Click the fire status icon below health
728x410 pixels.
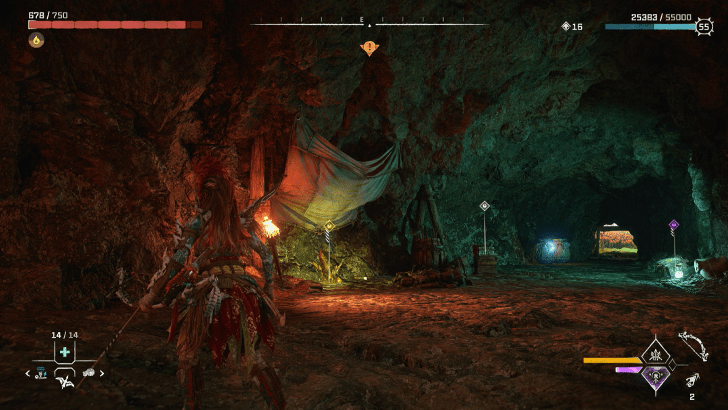click(x=36, y=40)
